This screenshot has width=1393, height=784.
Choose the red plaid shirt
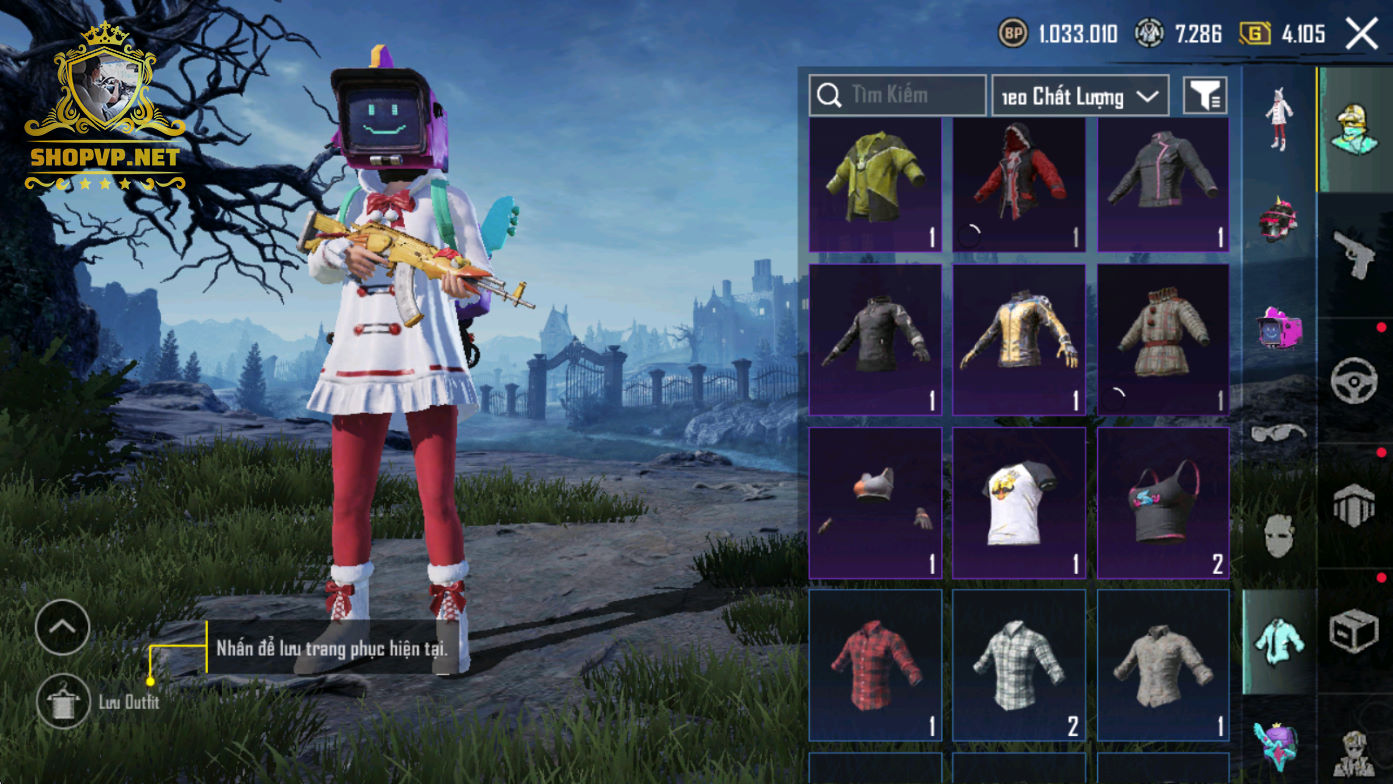click(x=875, y=665)
